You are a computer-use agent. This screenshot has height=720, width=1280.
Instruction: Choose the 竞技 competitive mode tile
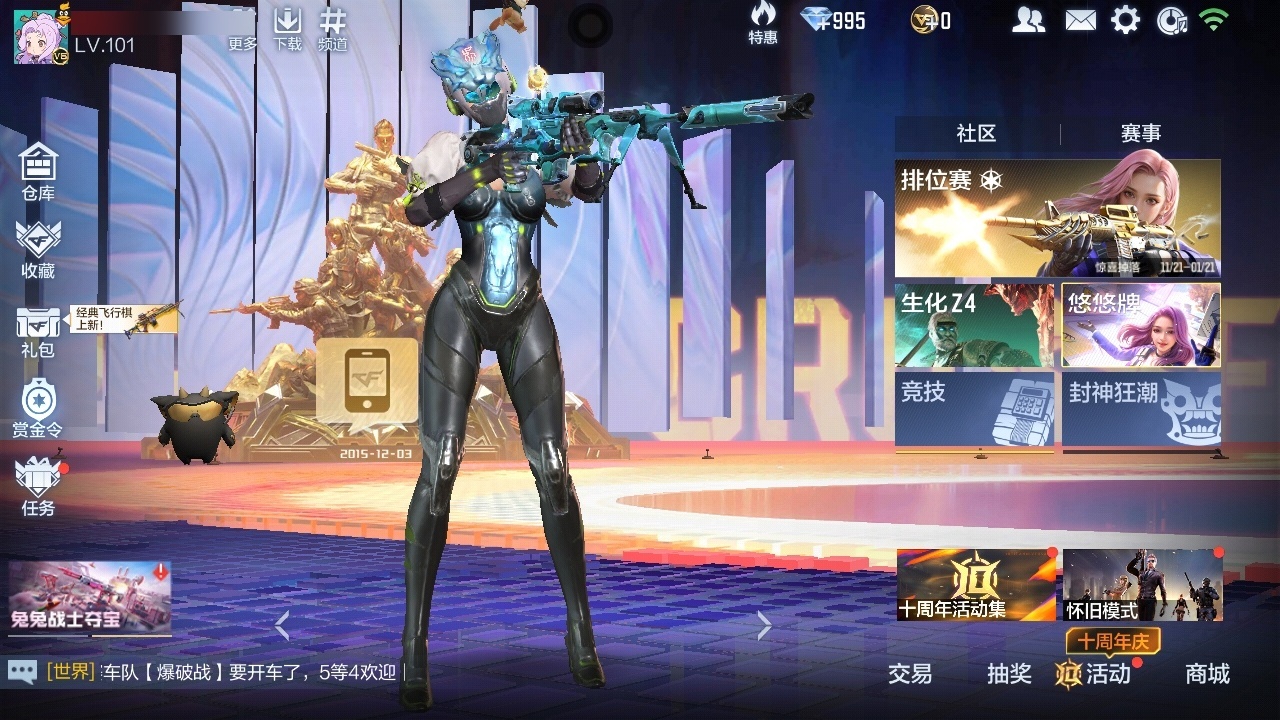[974, 409]
